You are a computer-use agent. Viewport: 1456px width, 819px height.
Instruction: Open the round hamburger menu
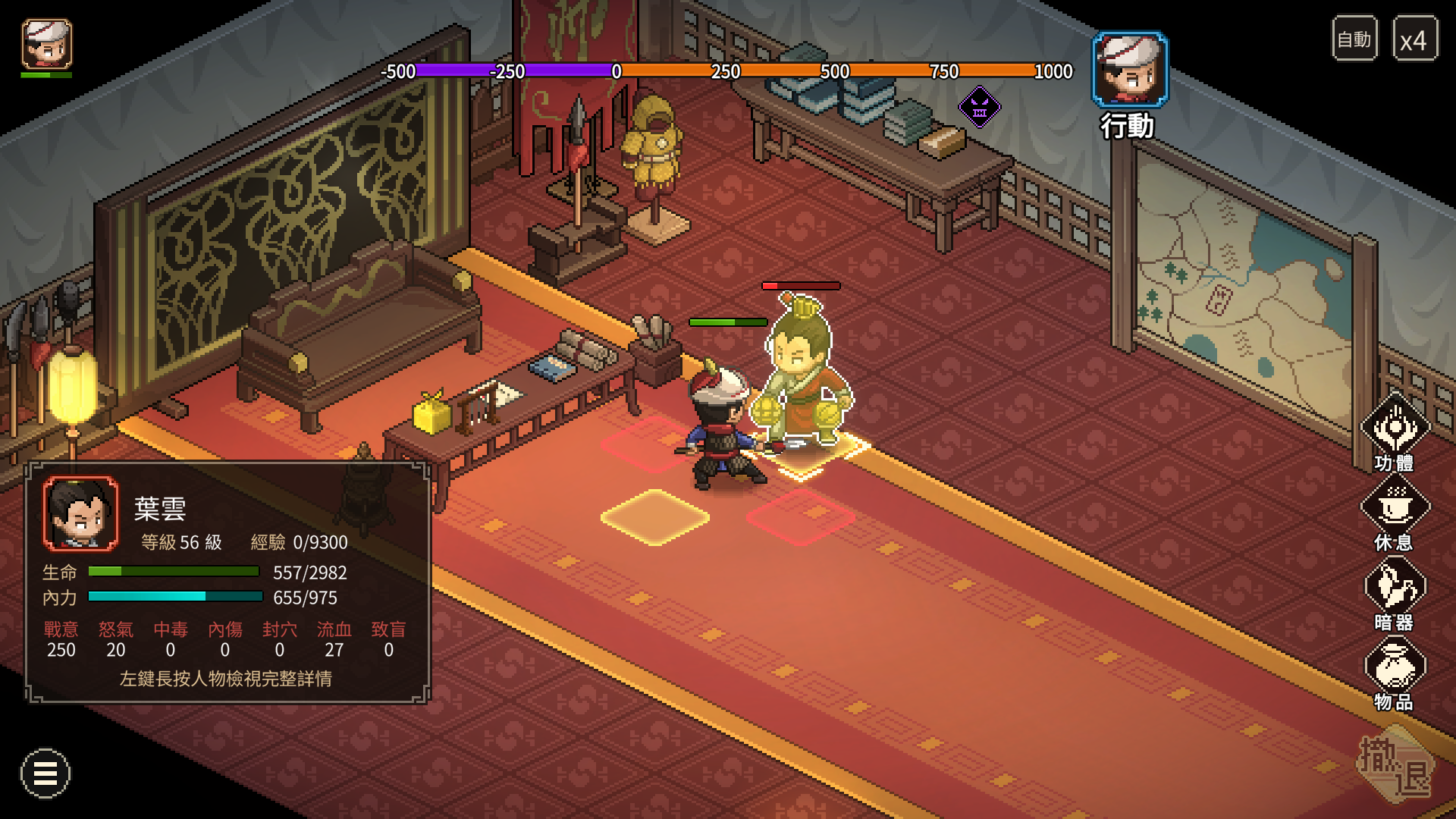45,773
